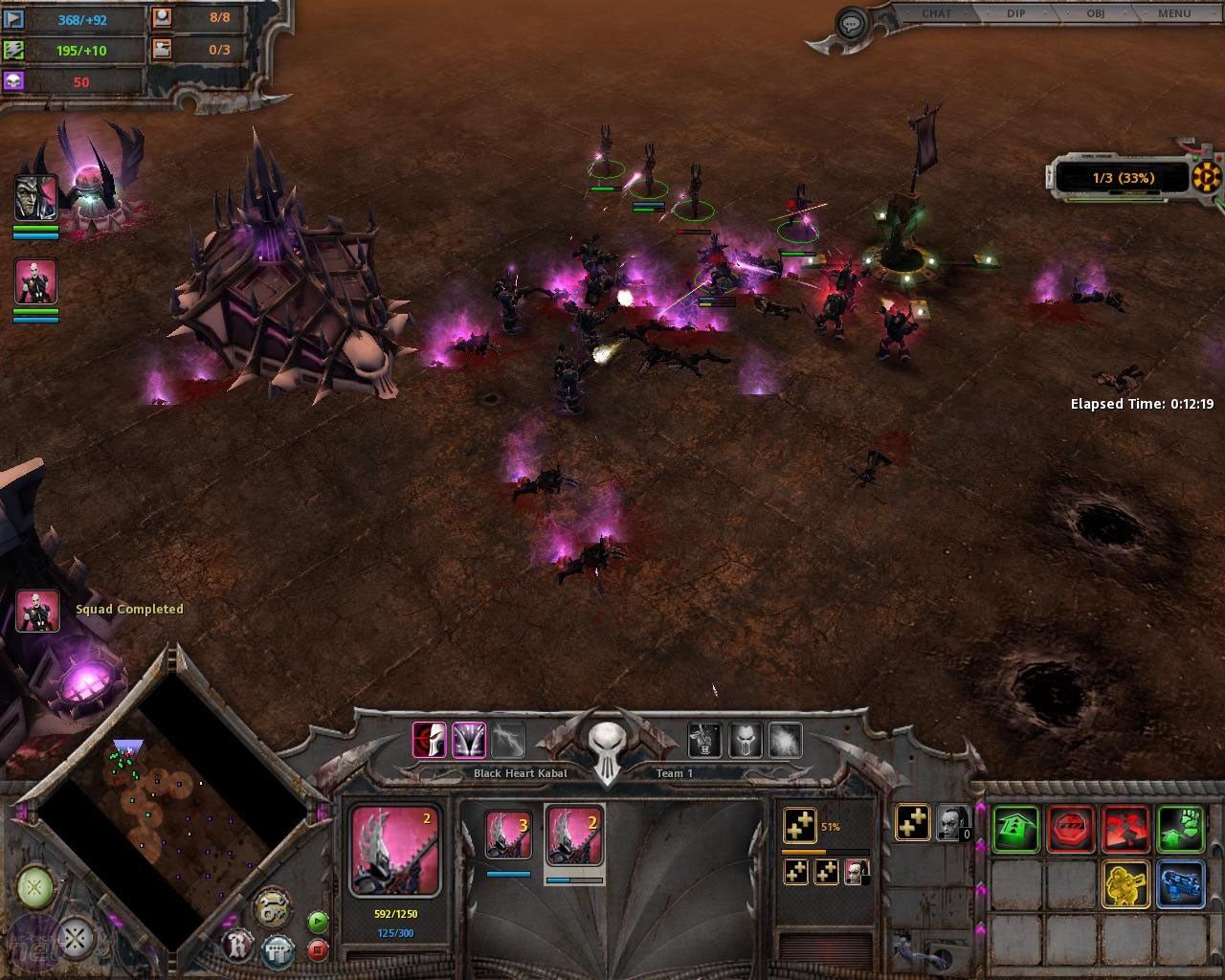Viewport: 1225px width, 980px height.
Task: Activate the red targeting helmet ability
Action: [429, 740]
